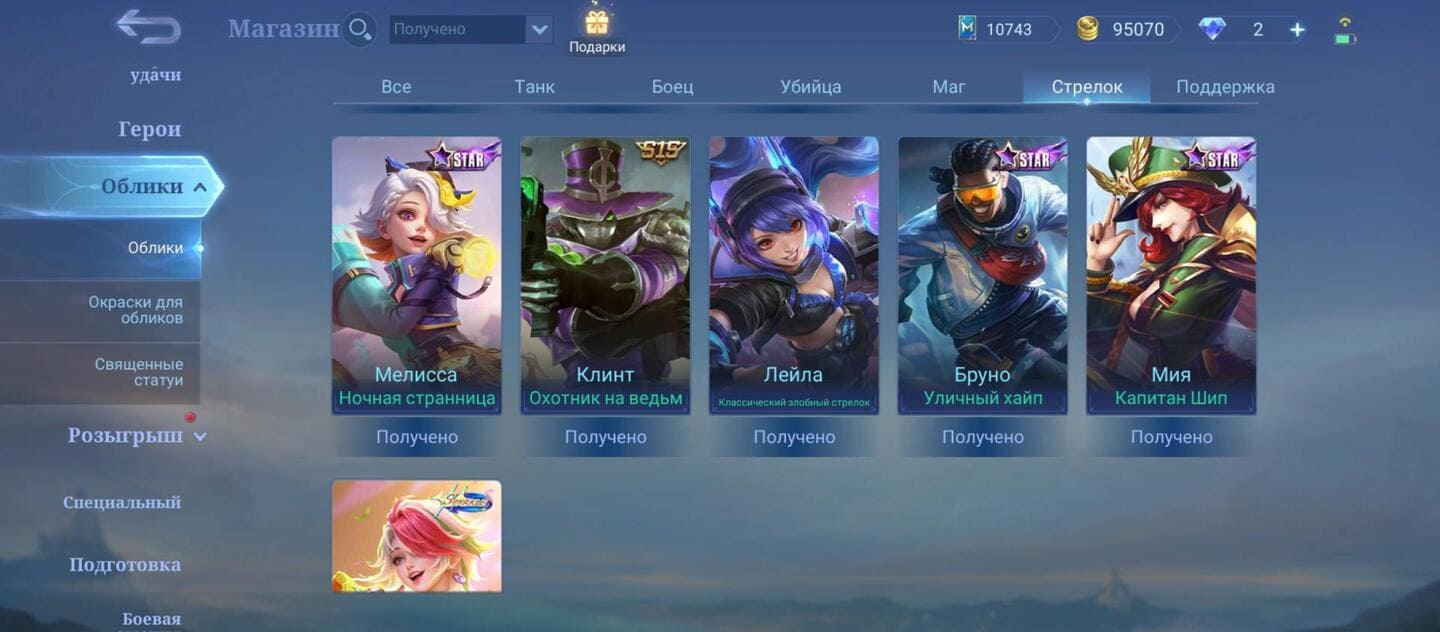Select Клинт Охотник на ведьм skin card
This screenshot has height=632, width=1440.
[605, 275]
